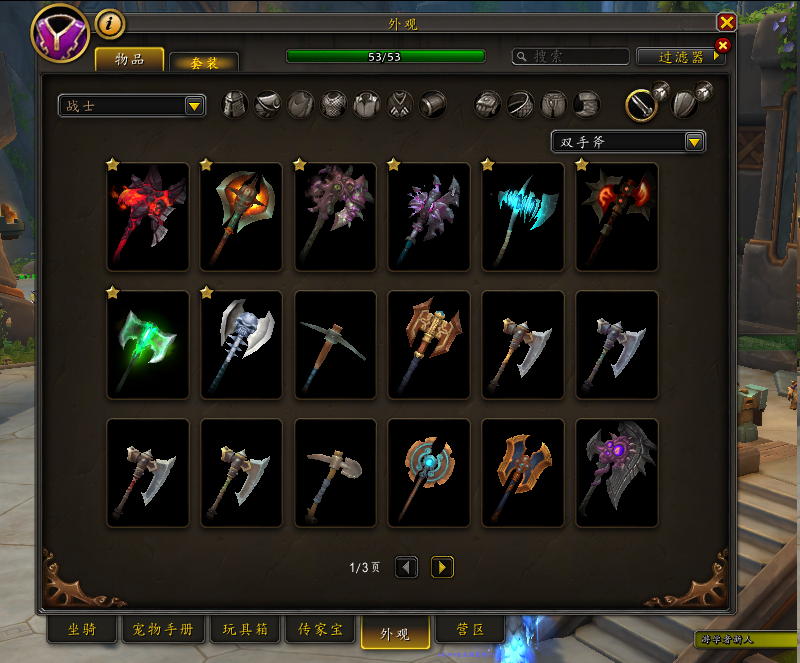Open the 双手斧 weapon type dropdown
The width and height of the screenshot is (800, 663).
click(629, 142)
